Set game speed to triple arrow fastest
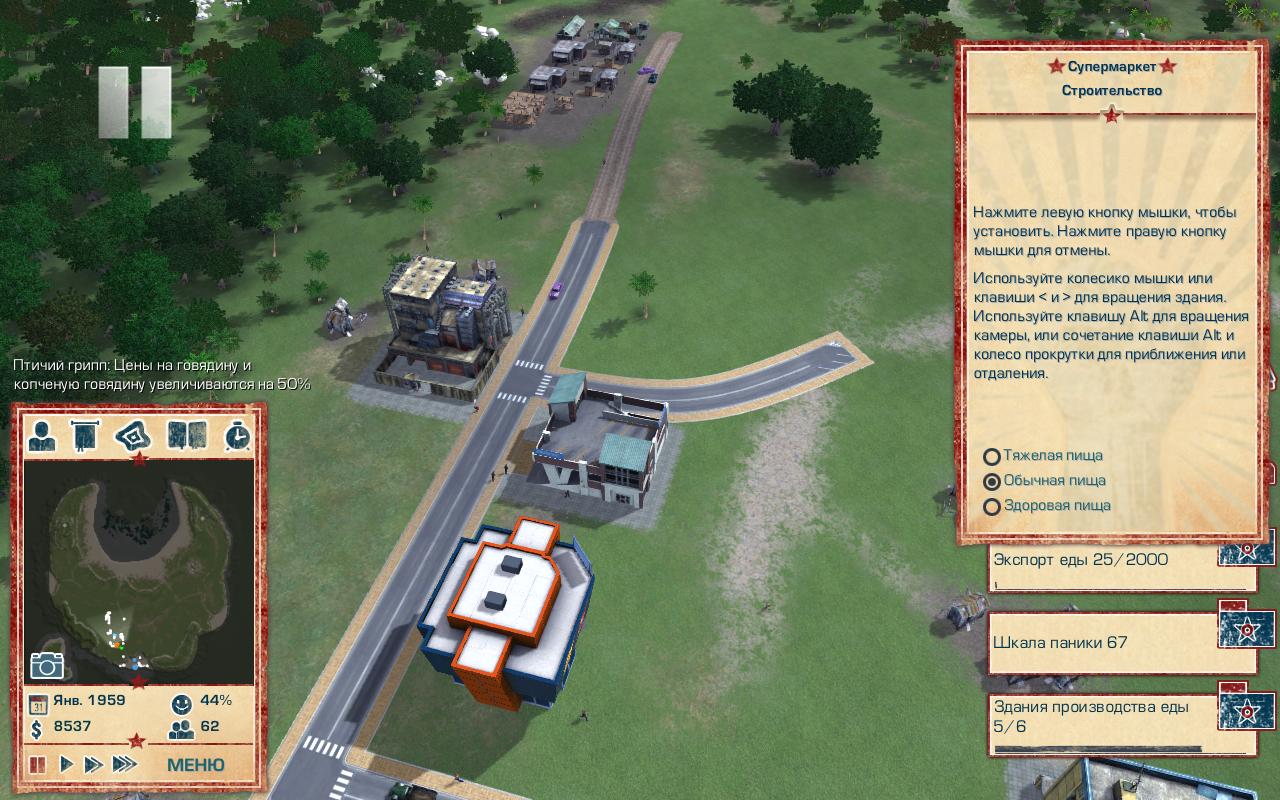This screenshot has height=800, width=1280. point(124,765)
